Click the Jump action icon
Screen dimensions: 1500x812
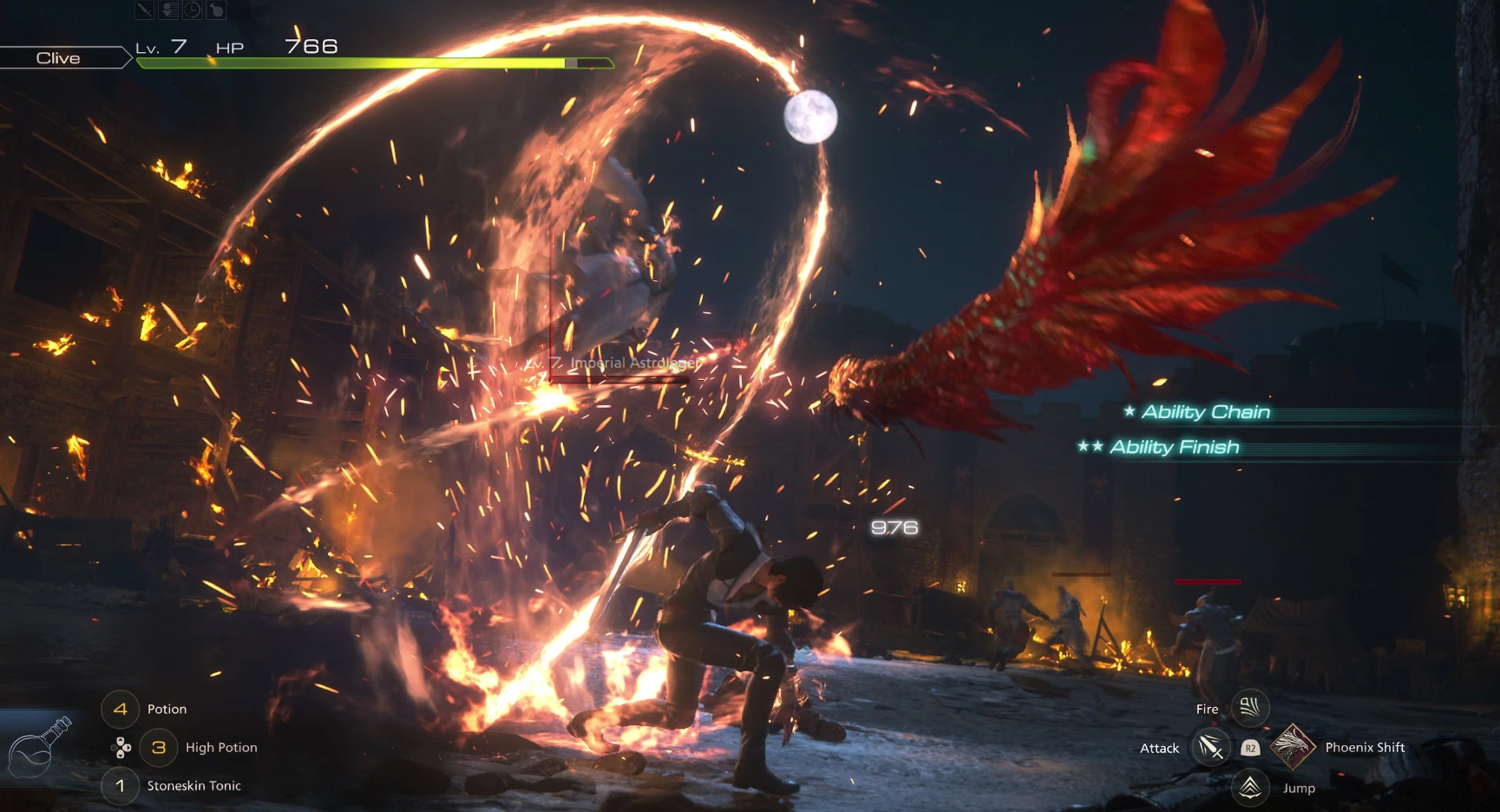(x=1249, y=787)
